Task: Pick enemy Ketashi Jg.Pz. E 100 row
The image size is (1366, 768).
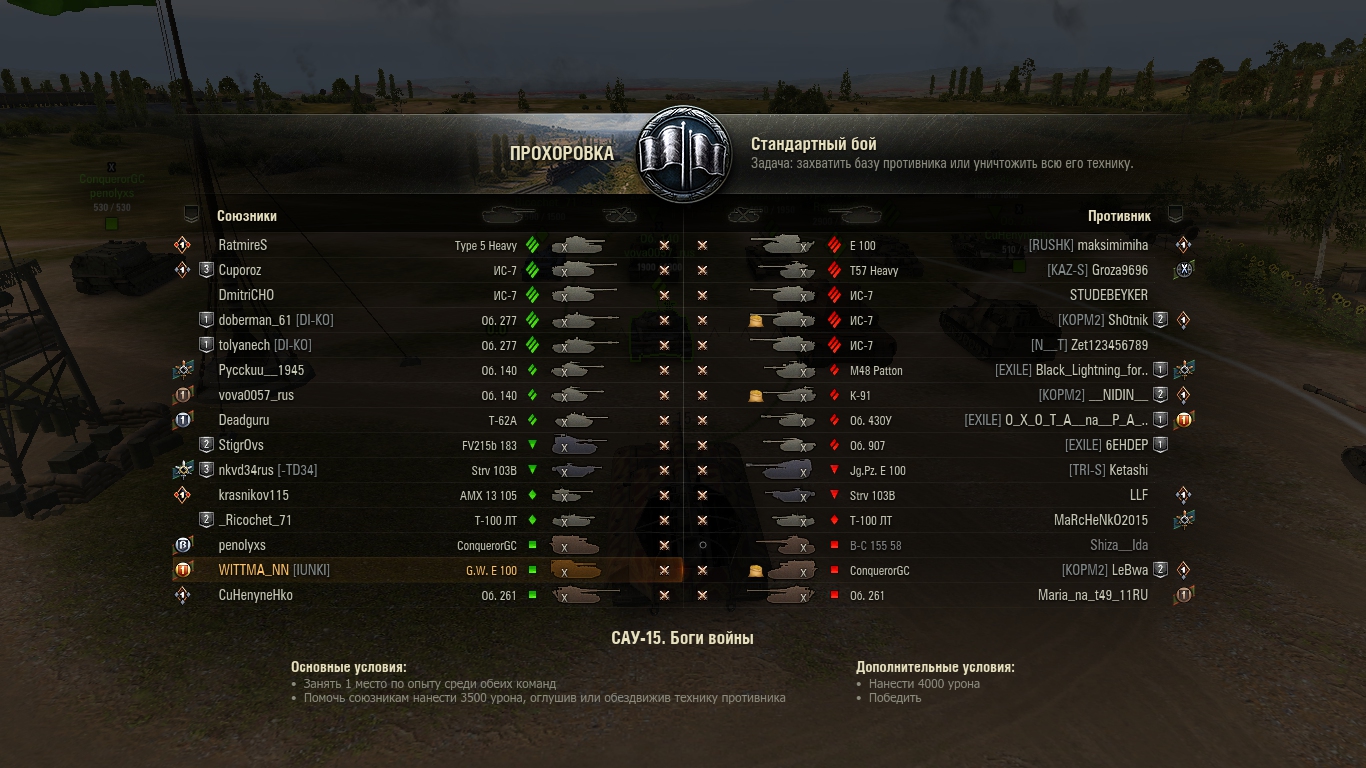Action: coord(1127,470)
